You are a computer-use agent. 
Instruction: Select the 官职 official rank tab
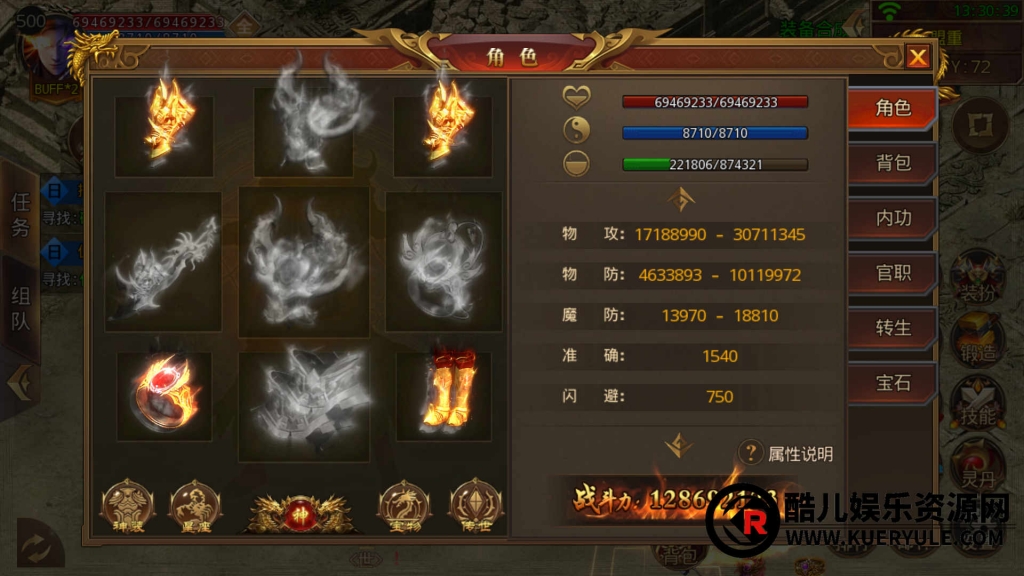point(892,273)
